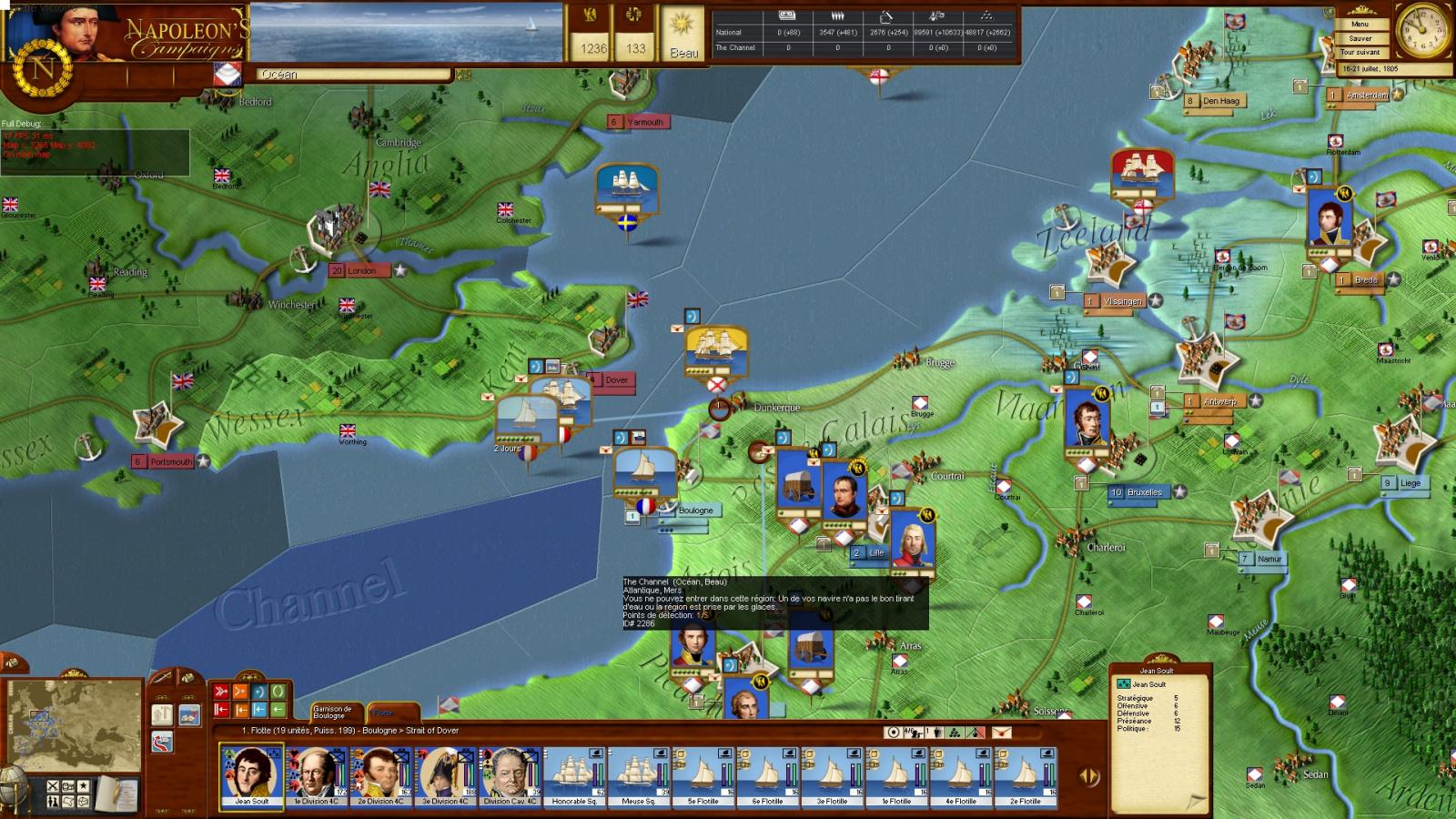Select Division Cav. 4C unit card
Screen dimensions: 1456x819
[511, 775]
